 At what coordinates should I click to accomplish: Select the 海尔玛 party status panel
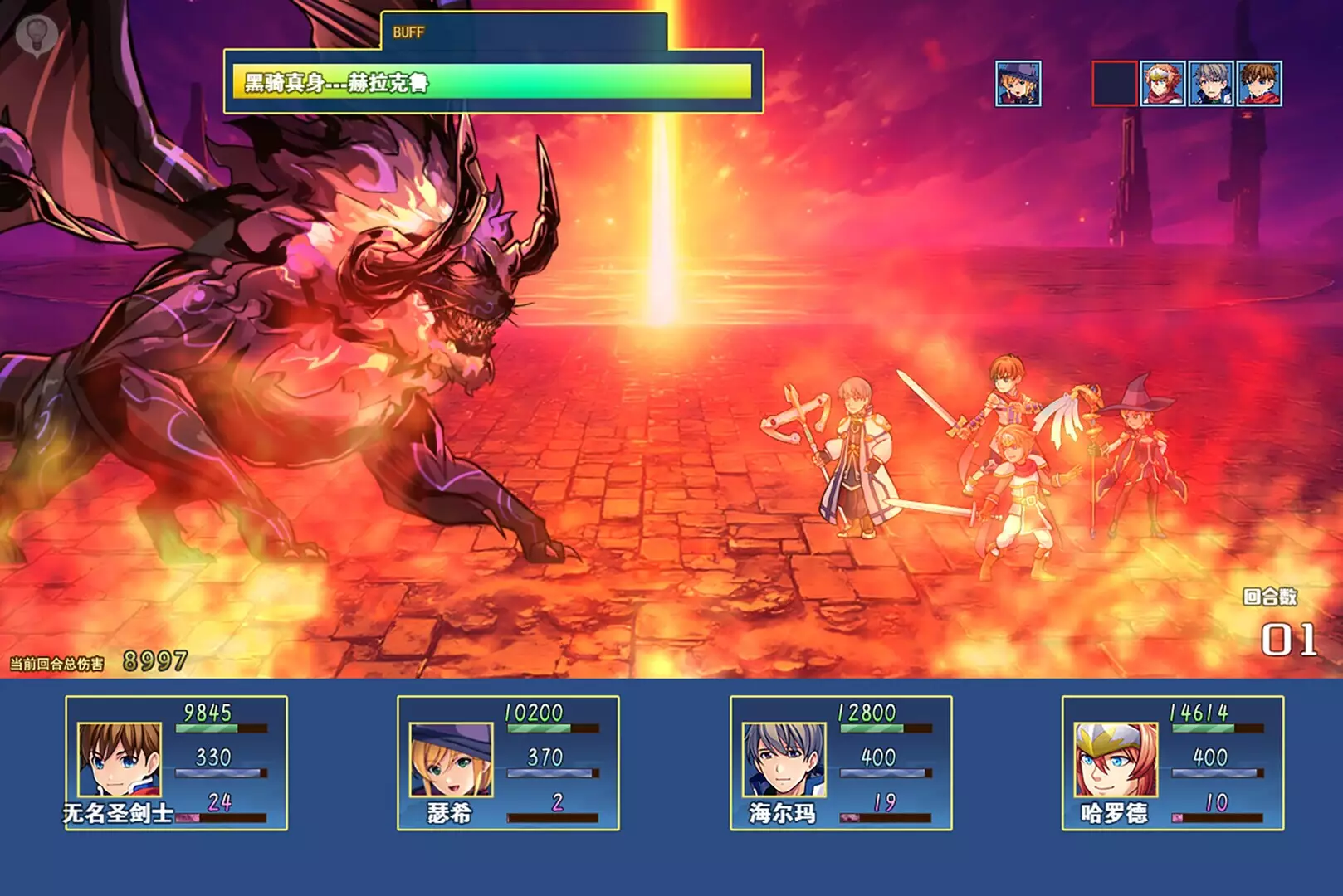(840, 762)
